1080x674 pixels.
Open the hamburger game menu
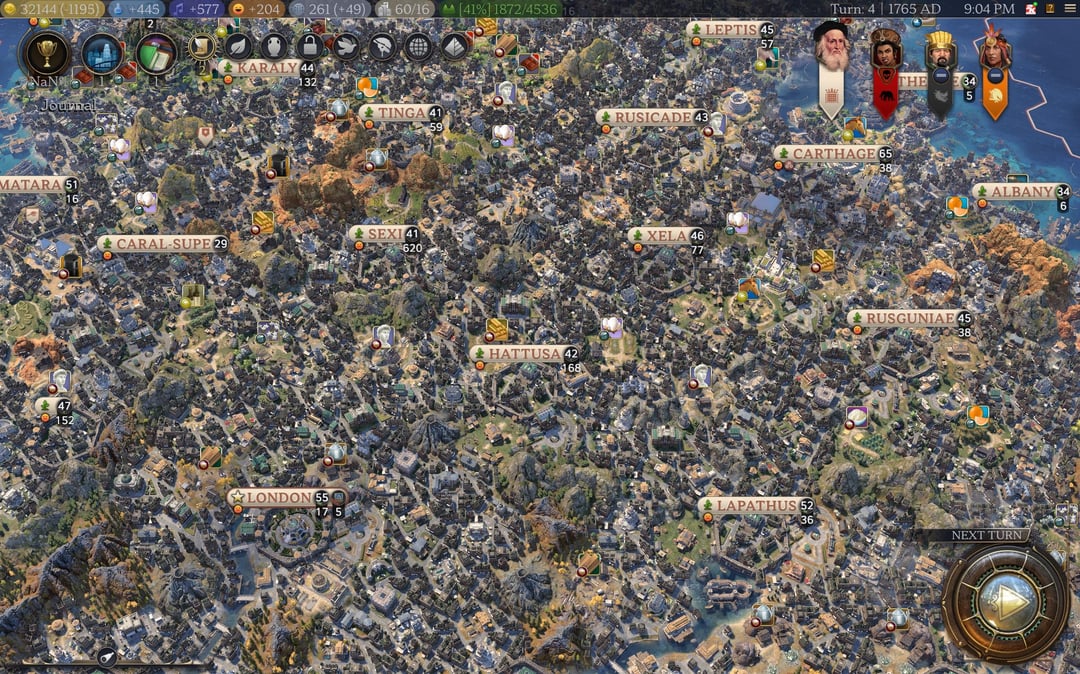(x=1068, y=8)
